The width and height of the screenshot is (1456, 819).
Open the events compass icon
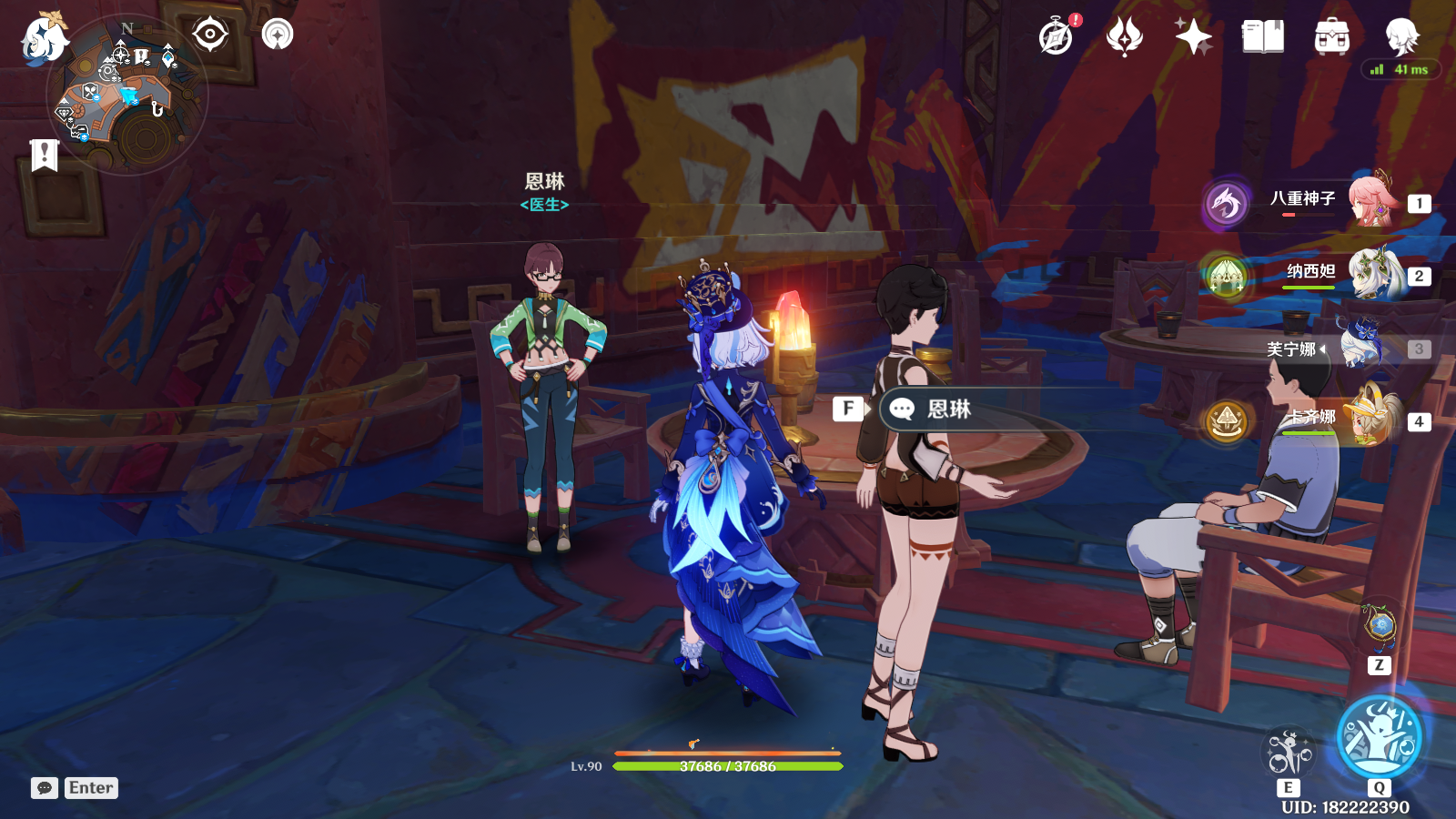pyautogui.click(x=1057, y=37)
